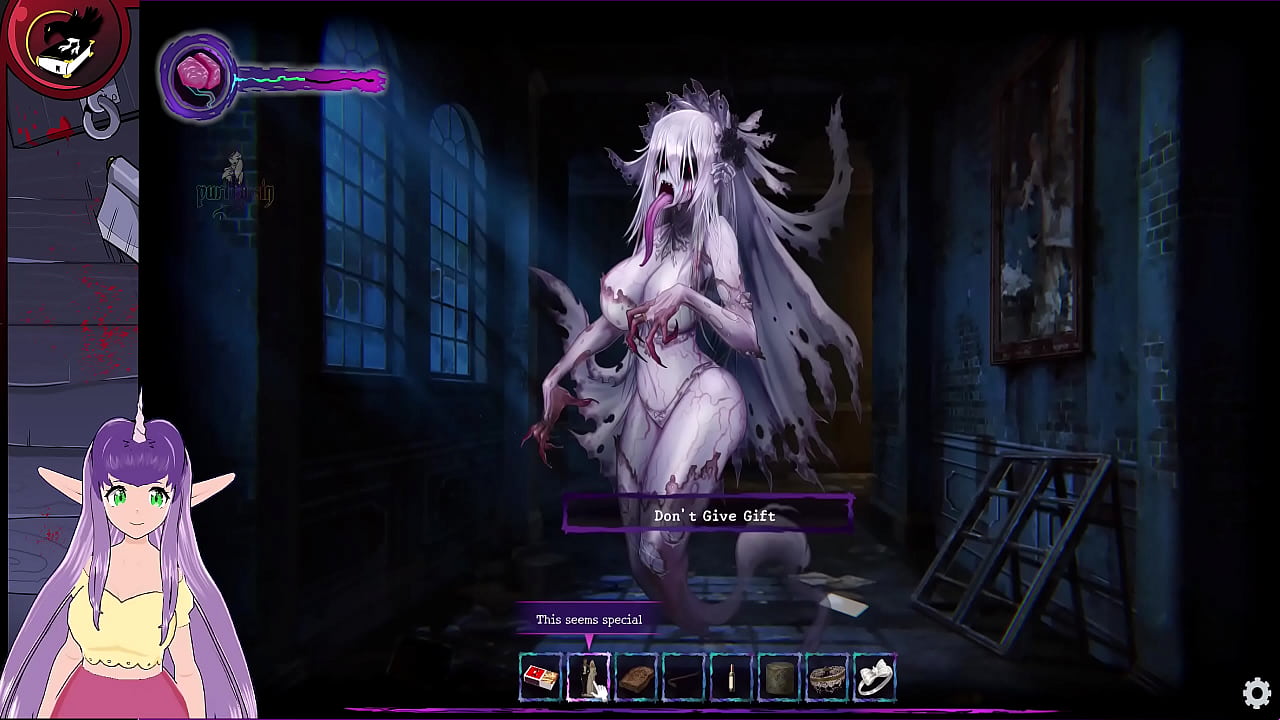Screen dimensions: 1280x720
Task: Select the wine bottle item
Action: 731,679
